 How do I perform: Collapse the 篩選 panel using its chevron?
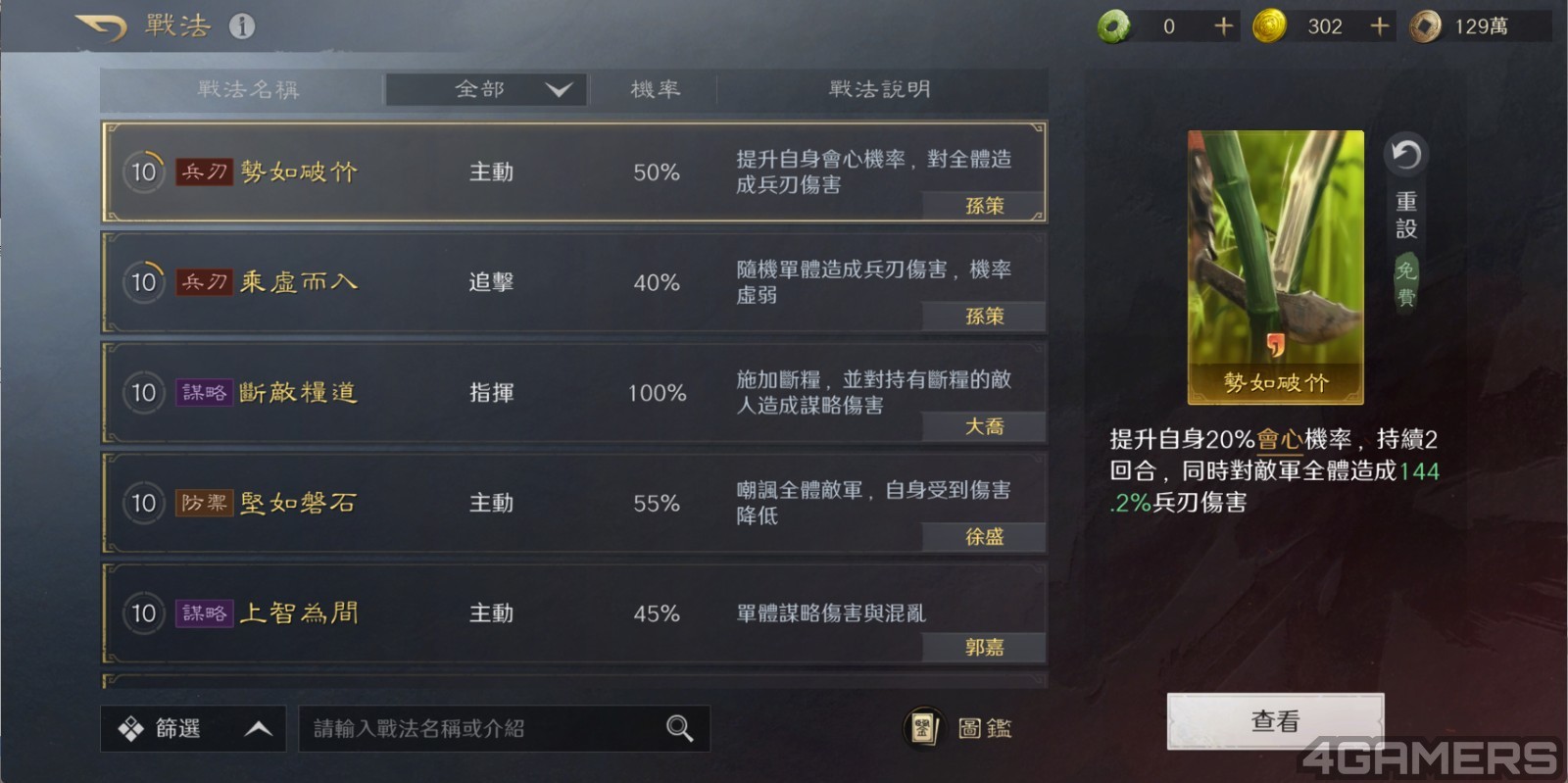257,728
